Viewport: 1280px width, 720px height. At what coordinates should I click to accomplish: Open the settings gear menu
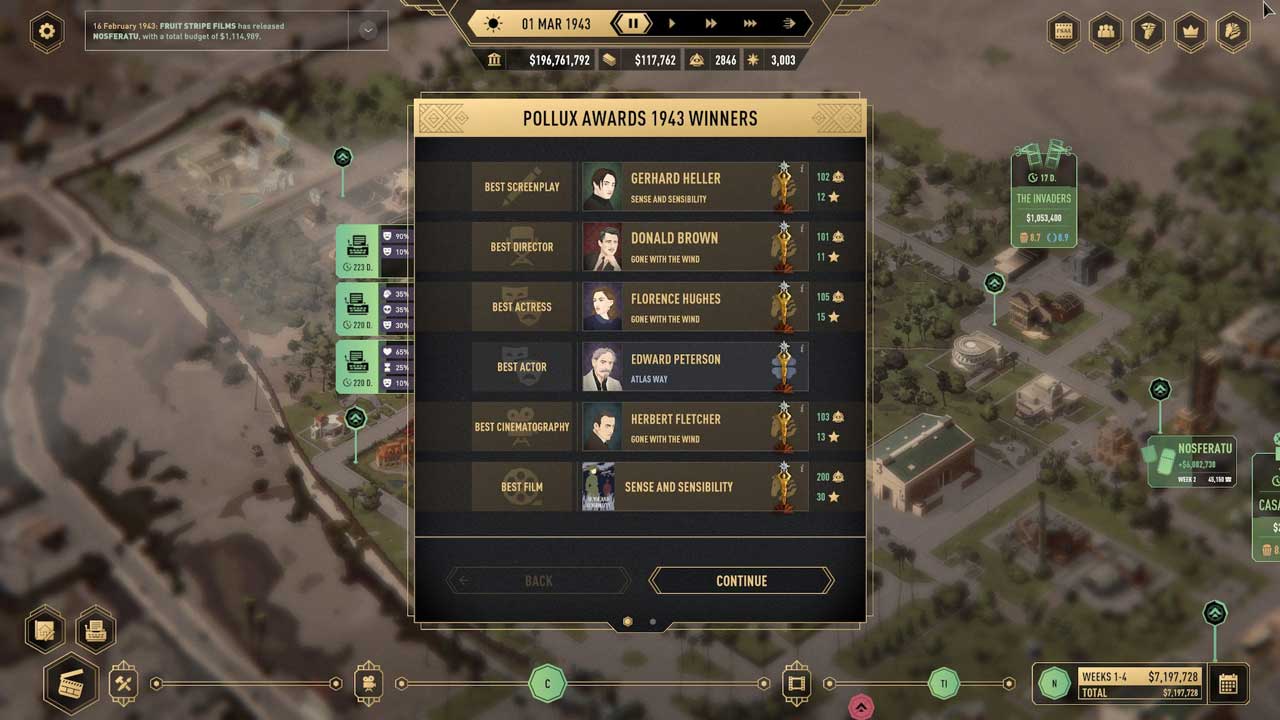(x=47, y=31)
